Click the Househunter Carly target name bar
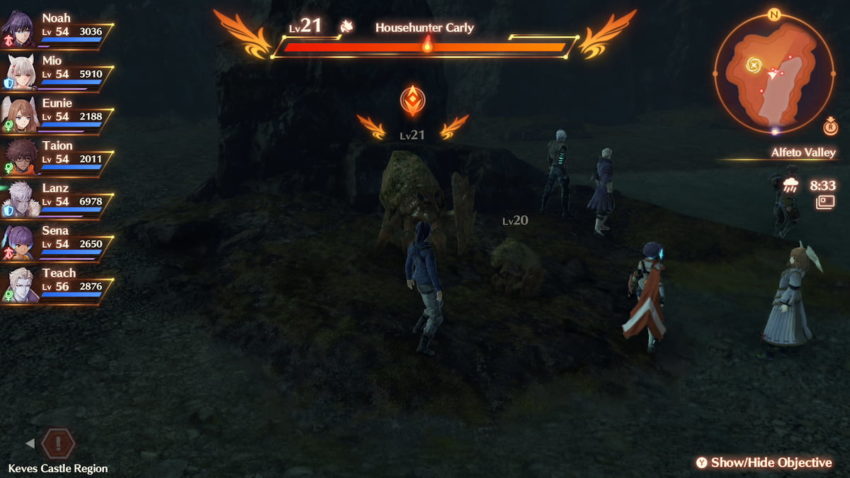This screenshot has width=850, height=478. tap(426, 27)
